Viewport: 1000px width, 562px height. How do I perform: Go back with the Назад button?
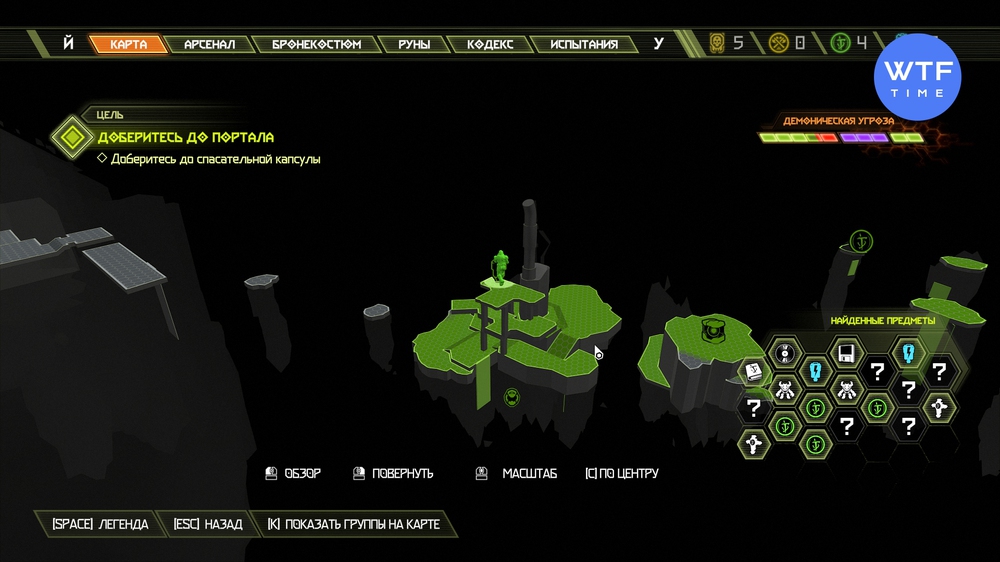[x=208, y=524]
